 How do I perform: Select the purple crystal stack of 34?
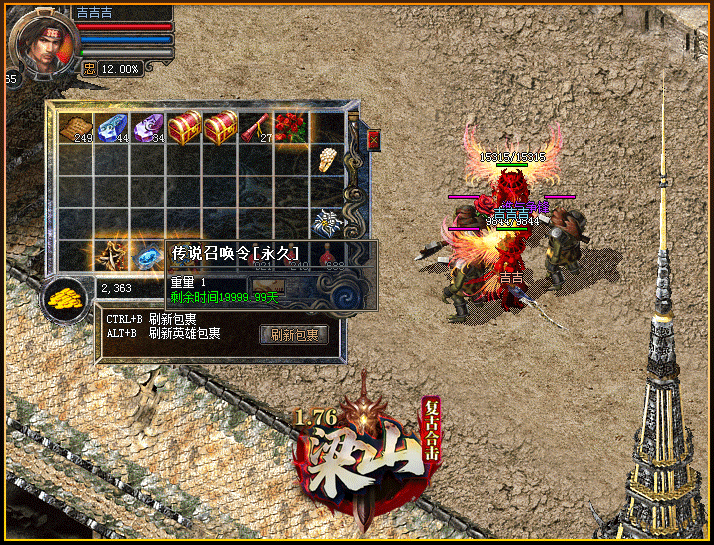coord(148,128)
